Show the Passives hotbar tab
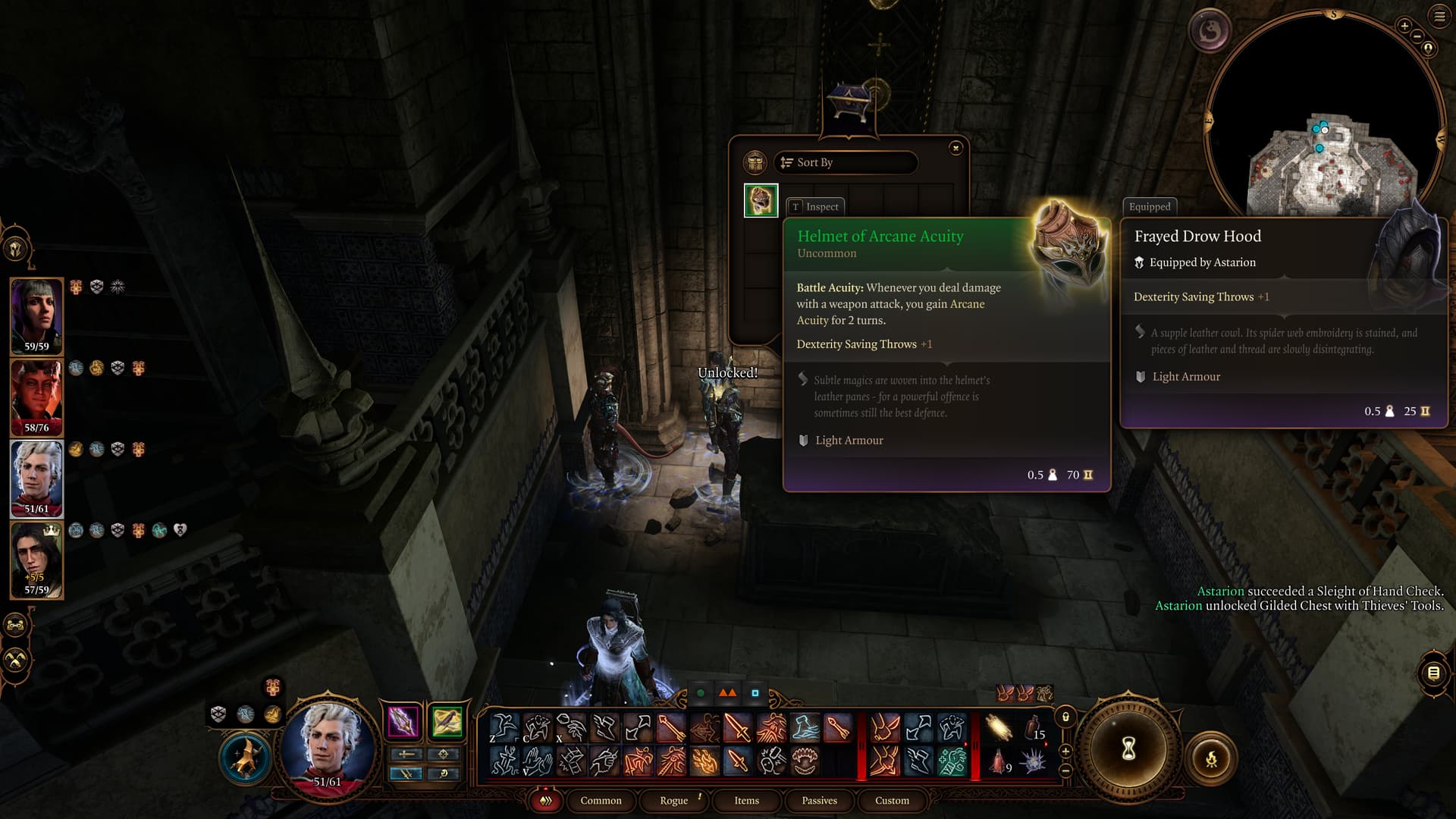 819,800
